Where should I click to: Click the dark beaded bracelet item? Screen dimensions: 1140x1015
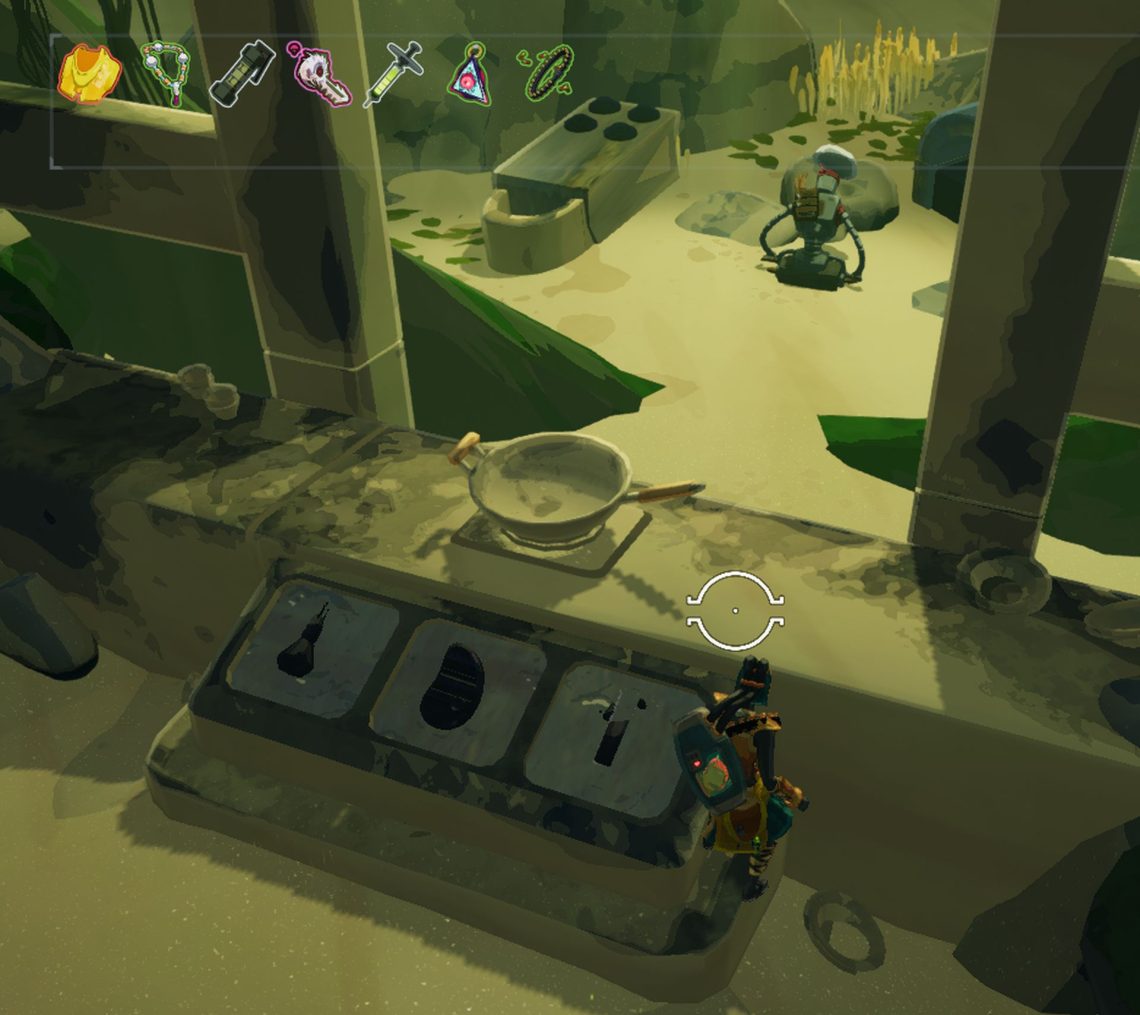click(546, 72)
